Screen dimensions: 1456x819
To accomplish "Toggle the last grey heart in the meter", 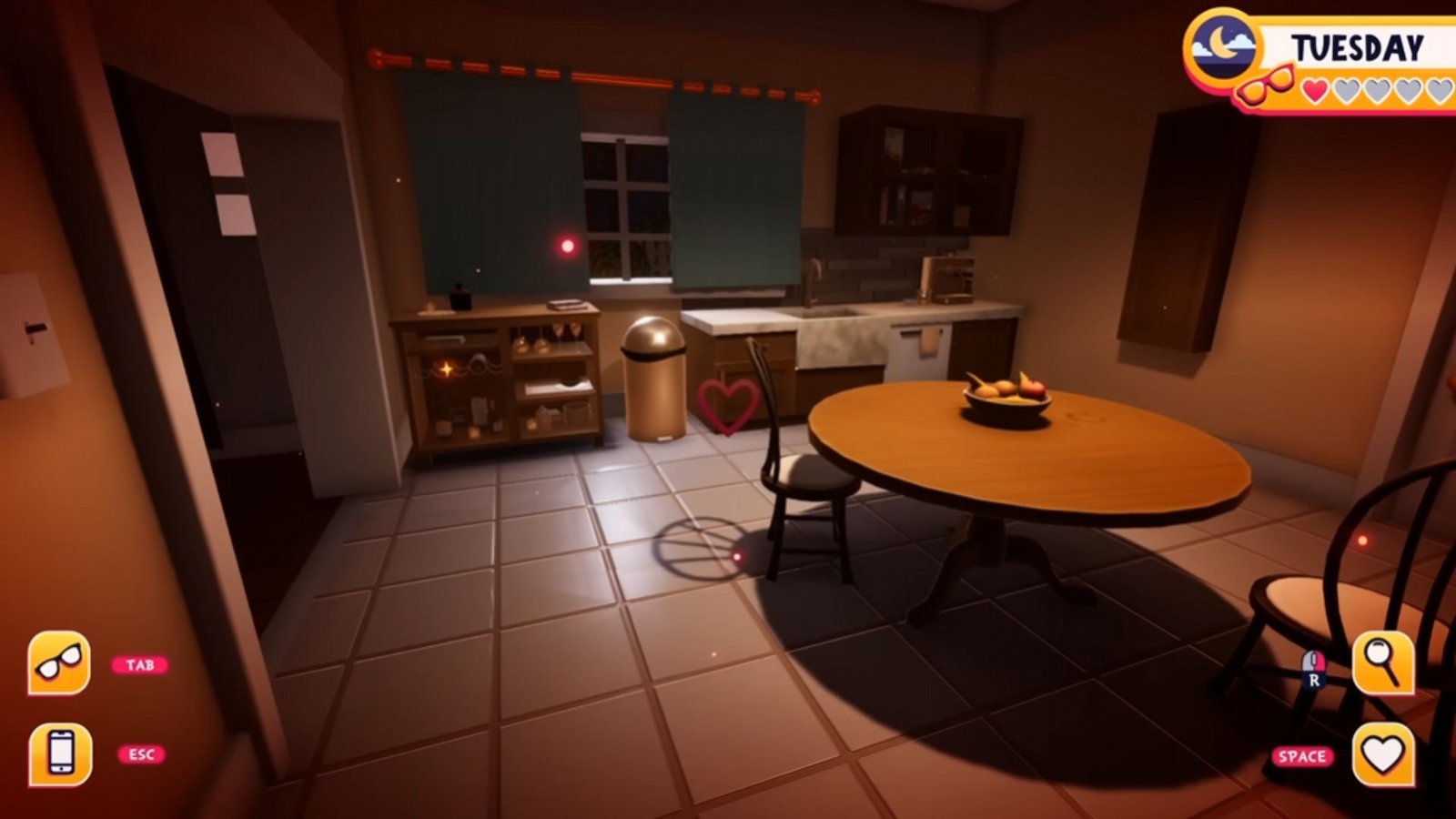I will (1441, 89).
